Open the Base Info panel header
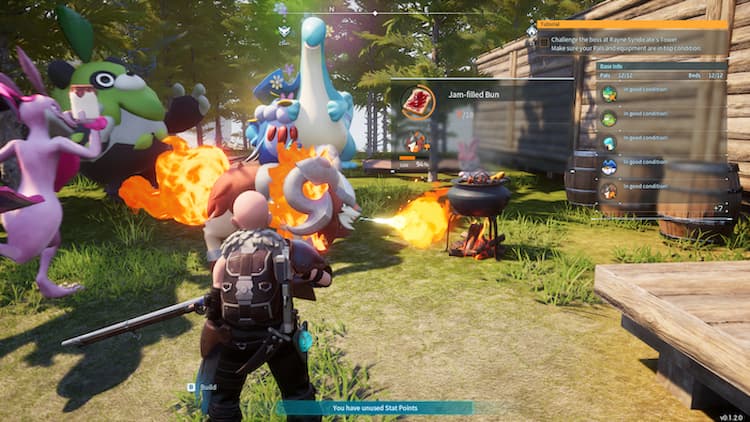750x422 pixels. click(660, 66)
